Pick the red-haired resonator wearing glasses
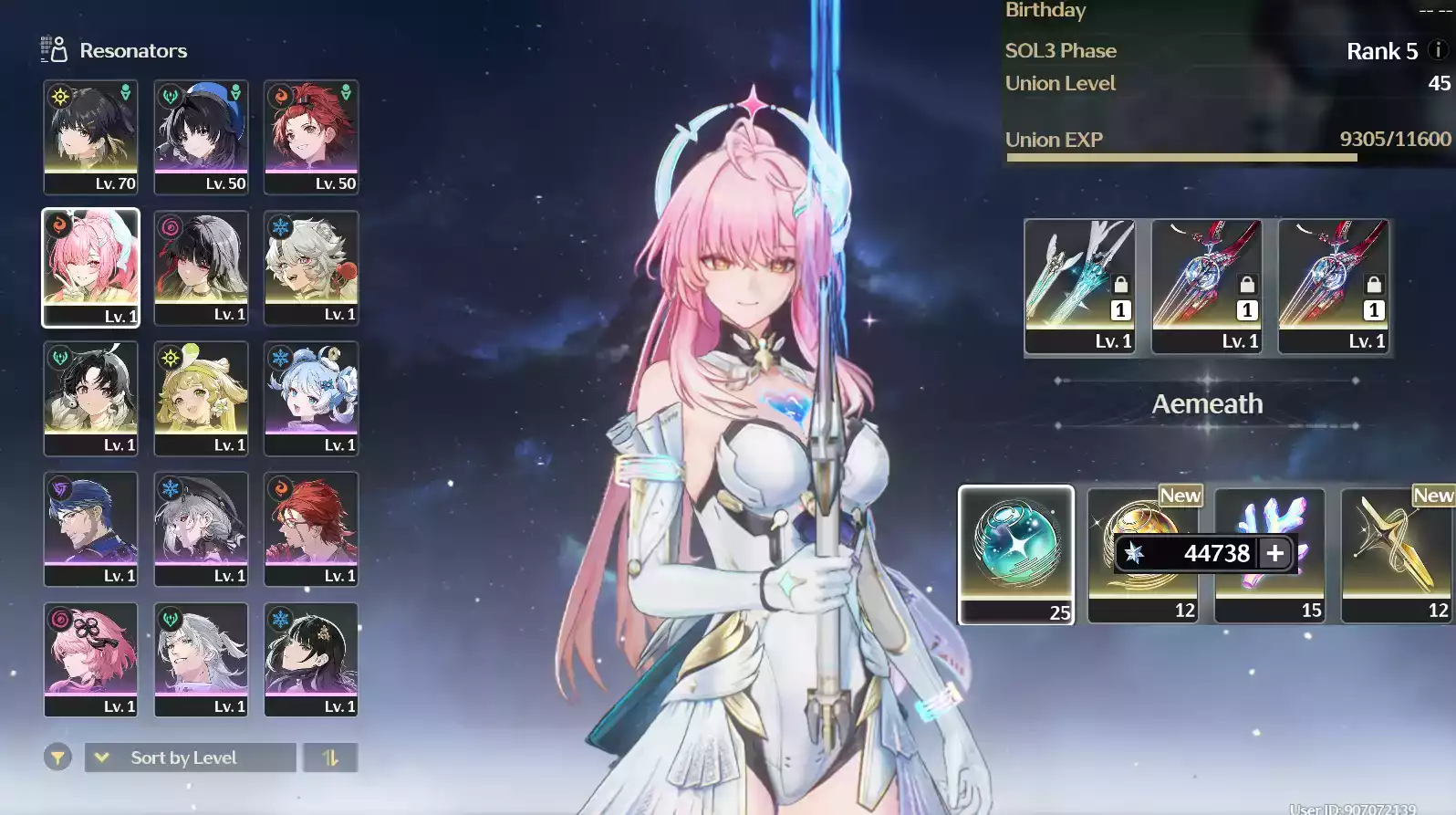This screenshot has height=815, width=1456. click(311, 528)
